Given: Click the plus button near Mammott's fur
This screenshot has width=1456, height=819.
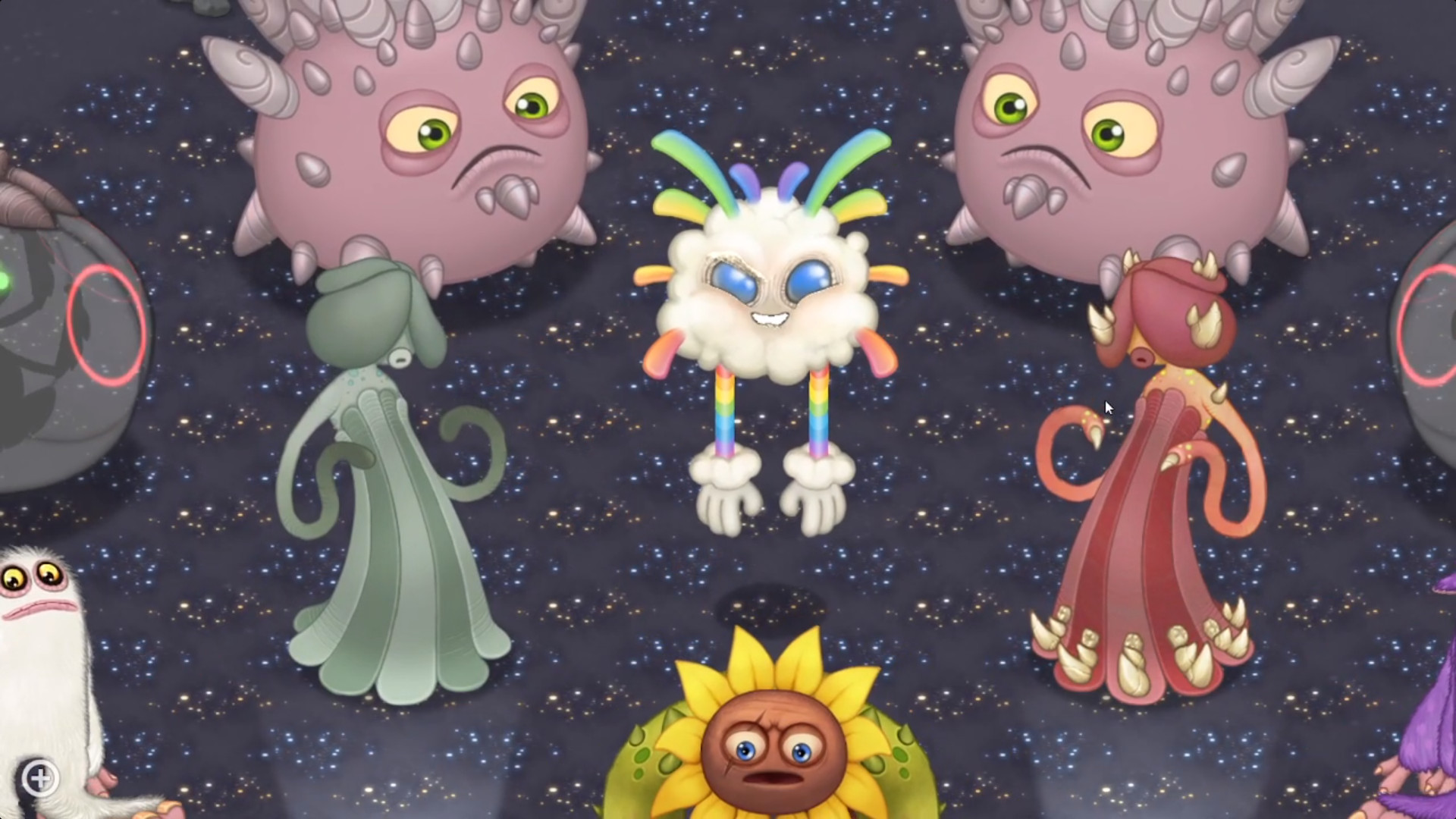Looking at the screenshot, I should [42, 777].
